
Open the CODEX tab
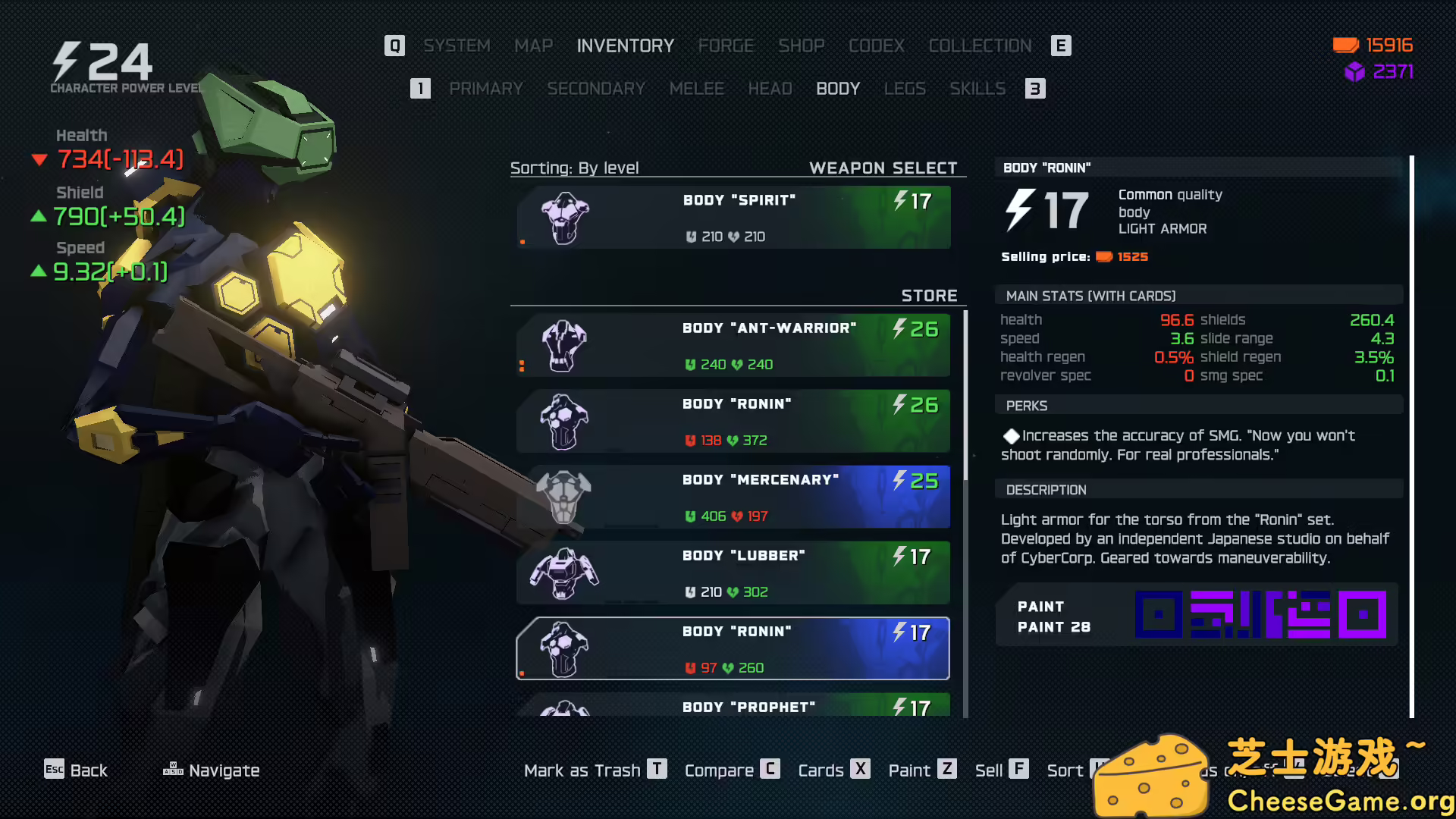point(876,45)
